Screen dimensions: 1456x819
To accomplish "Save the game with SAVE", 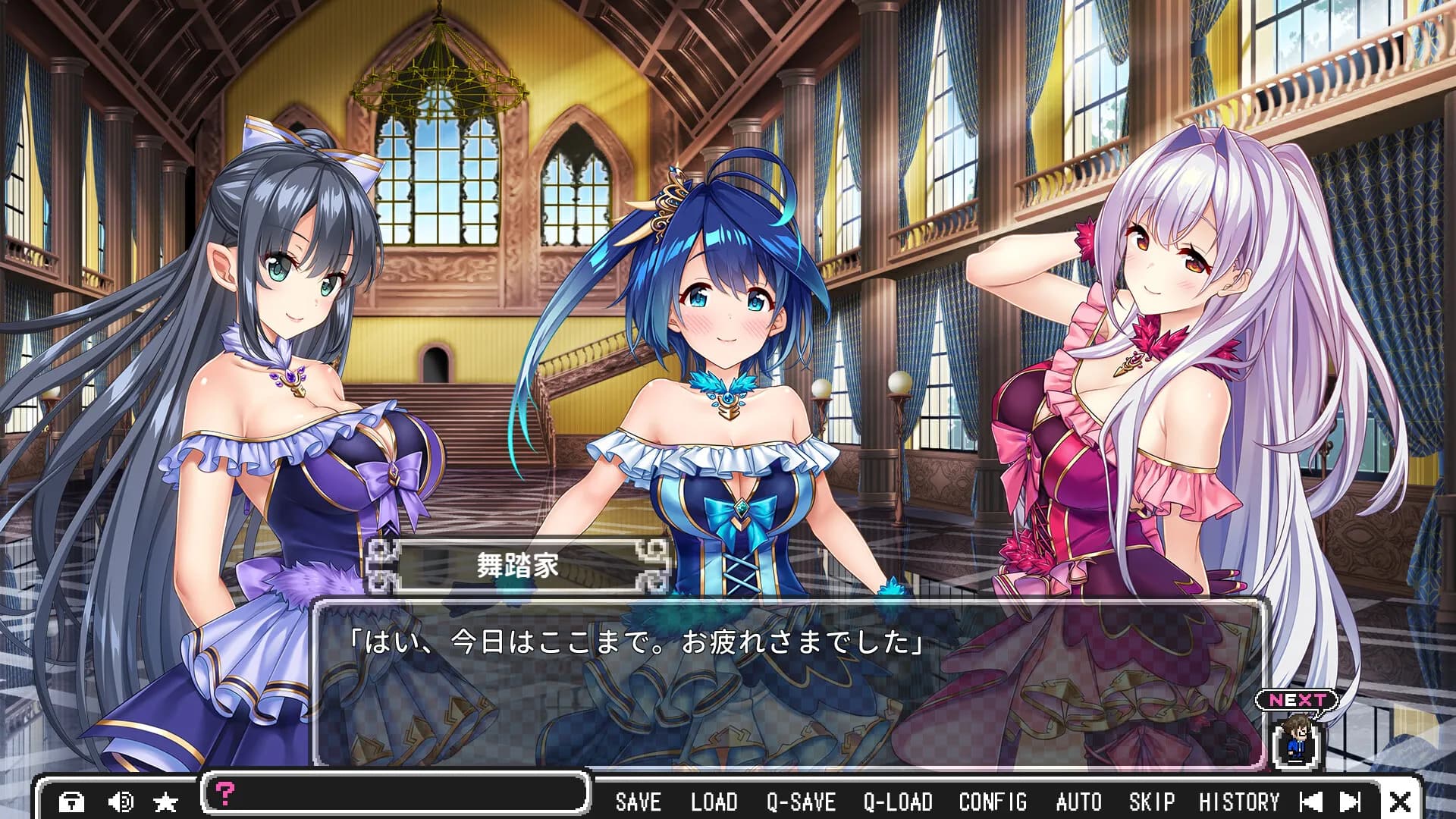I will point(638,802).
